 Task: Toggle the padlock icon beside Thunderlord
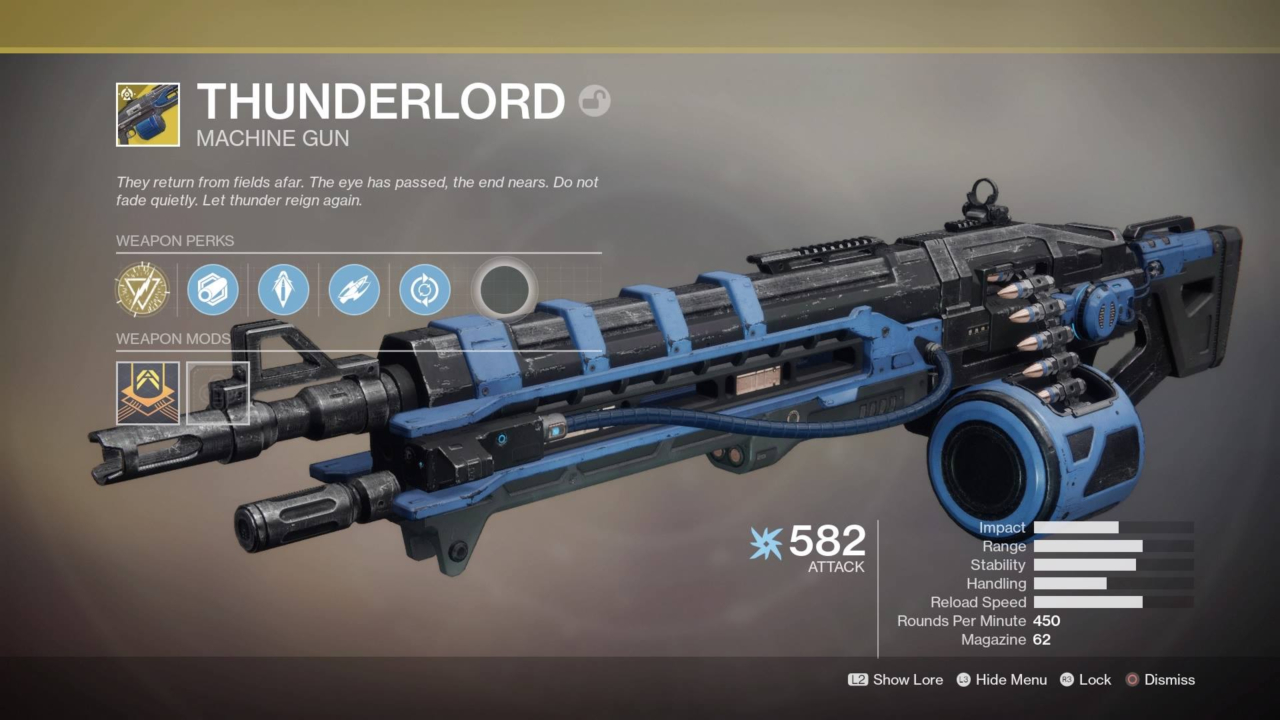[595, 101]
